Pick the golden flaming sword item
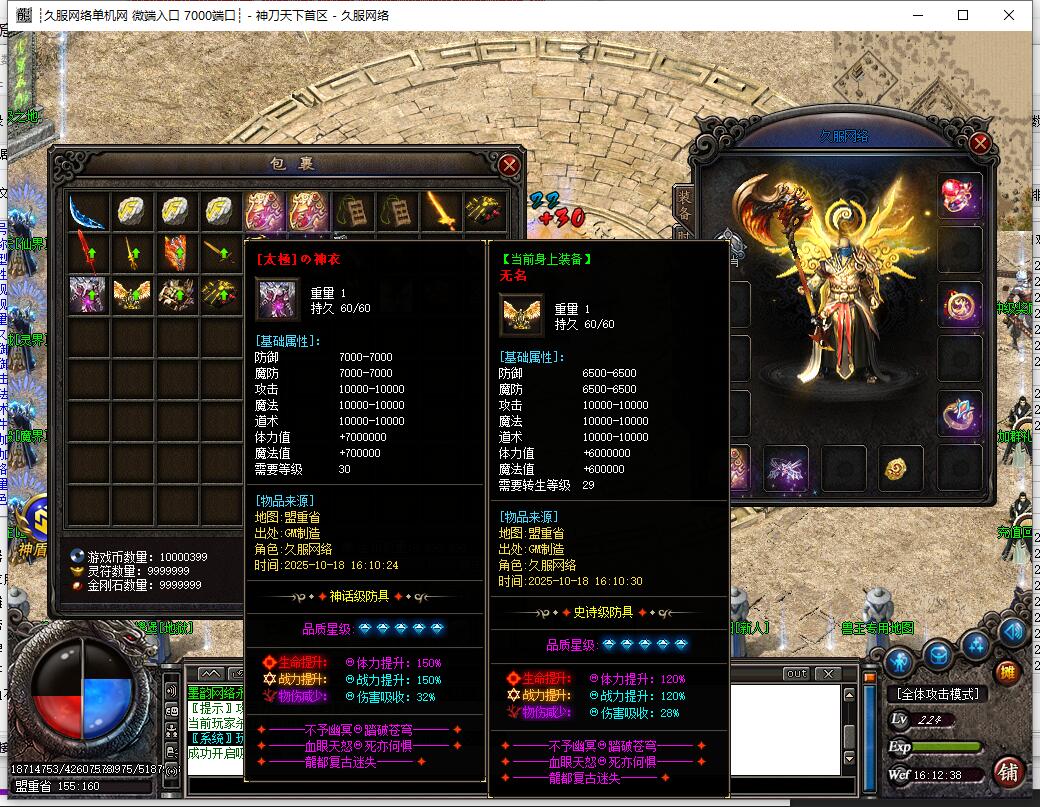 441,211
